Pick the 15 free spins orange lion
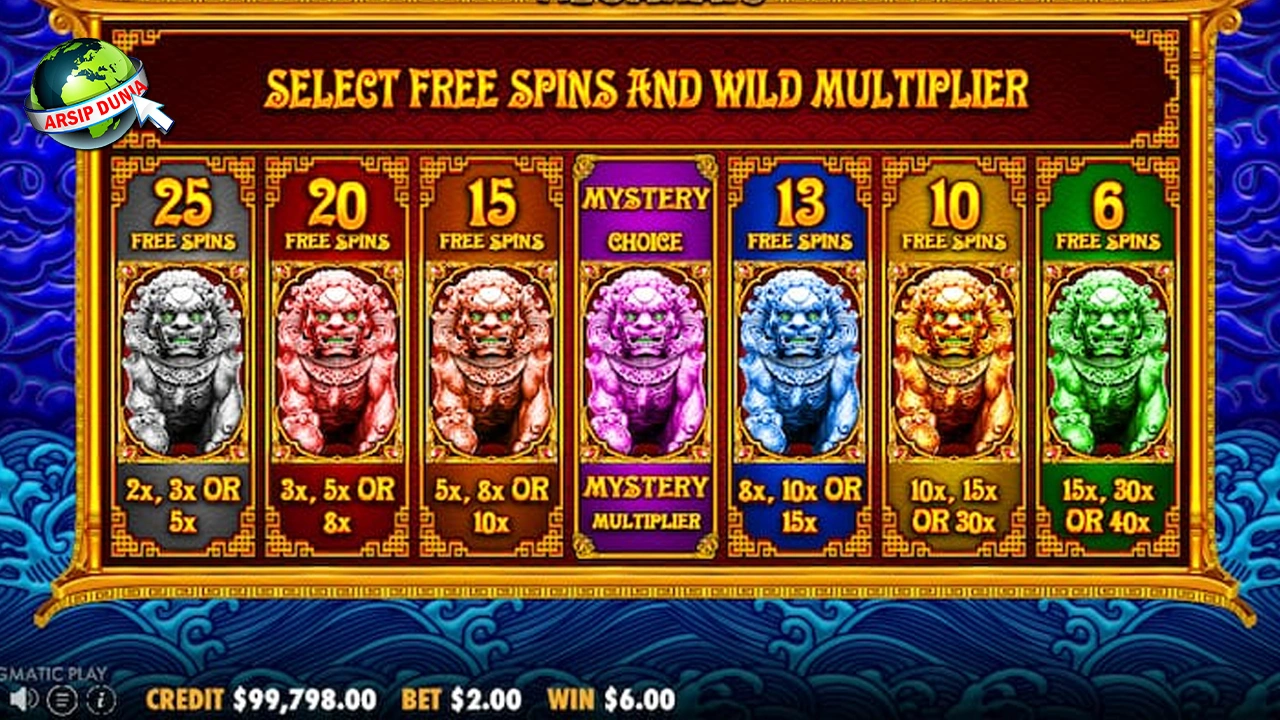Viewport: 1280px width, 720px height. pos(490,357)
